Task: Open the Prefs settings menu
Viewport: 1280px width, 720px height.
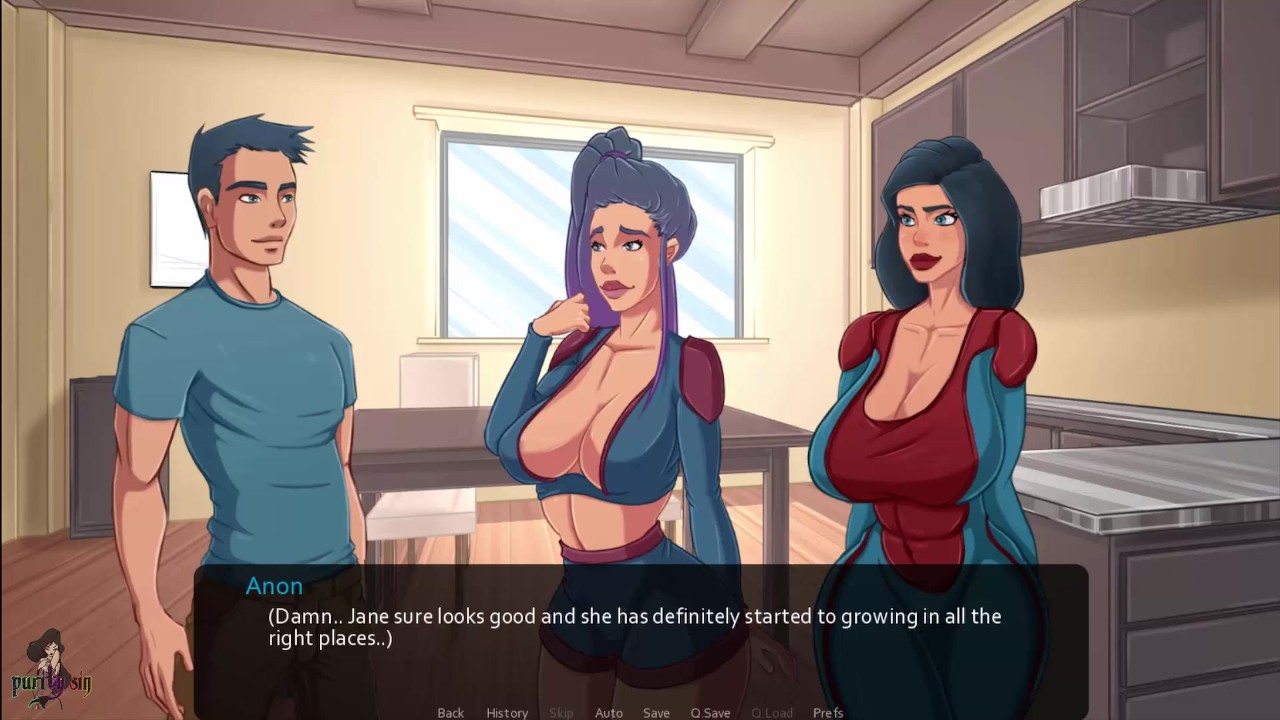Action: pos(828,712)
